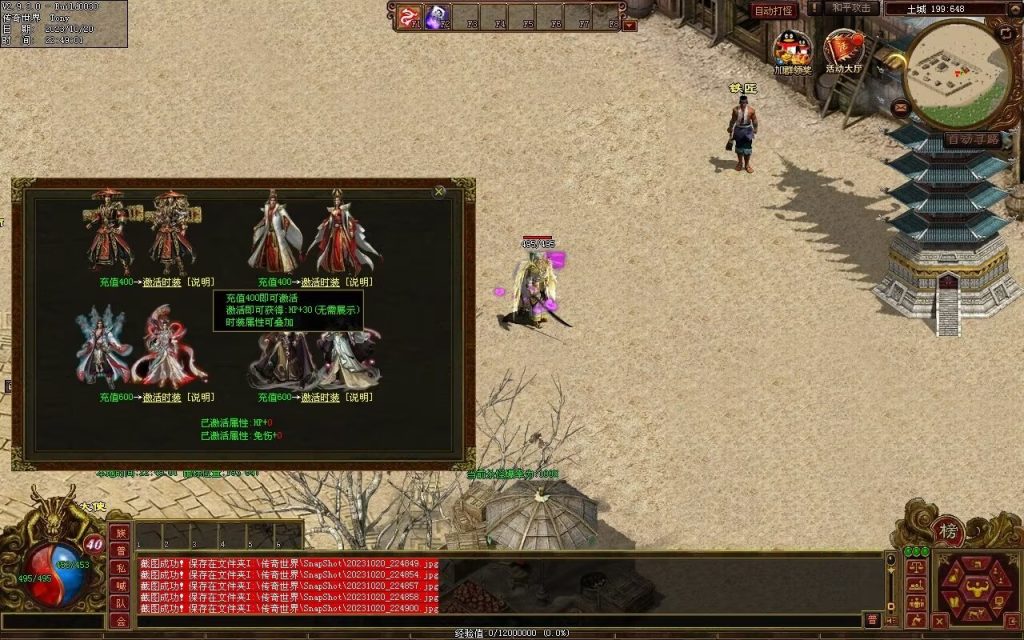The width and height of the screenshot is (1024, 640).
Task: Switch to the 队 team chat channel
Action: tap(120, 603)
